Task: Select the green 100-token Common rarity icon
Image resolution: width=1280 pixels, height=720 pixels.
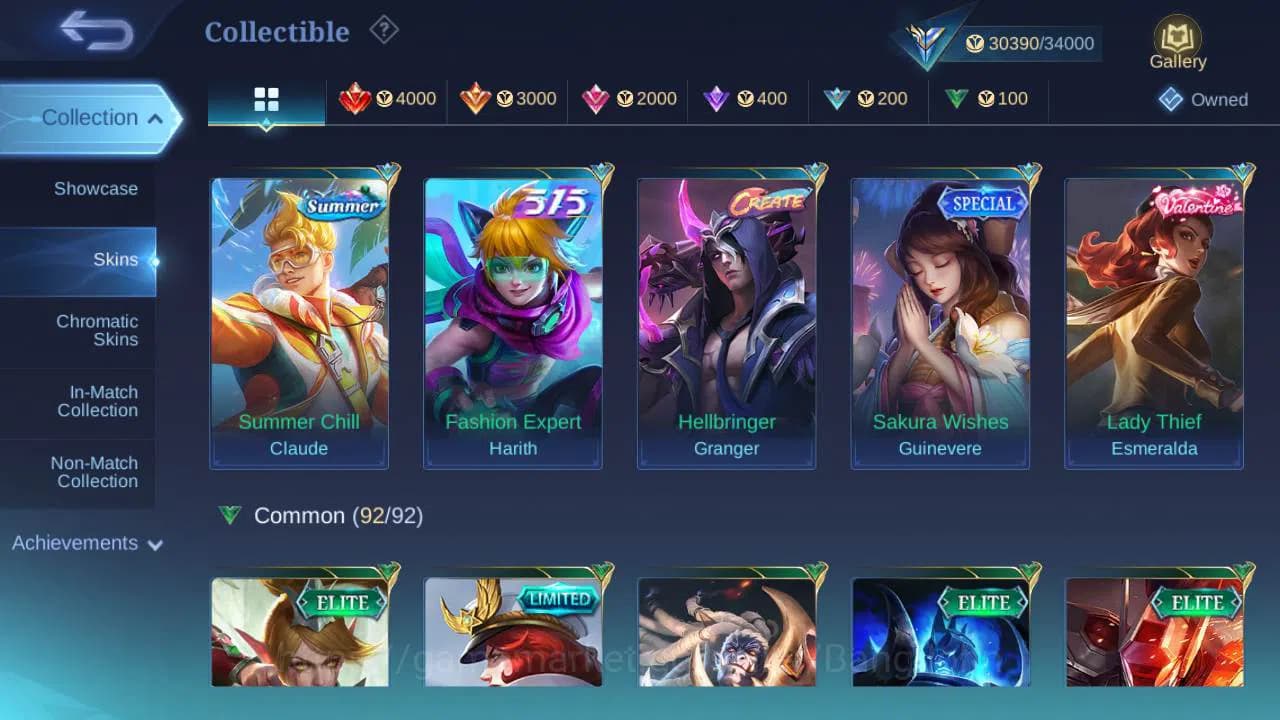Action: coord(958,99)
